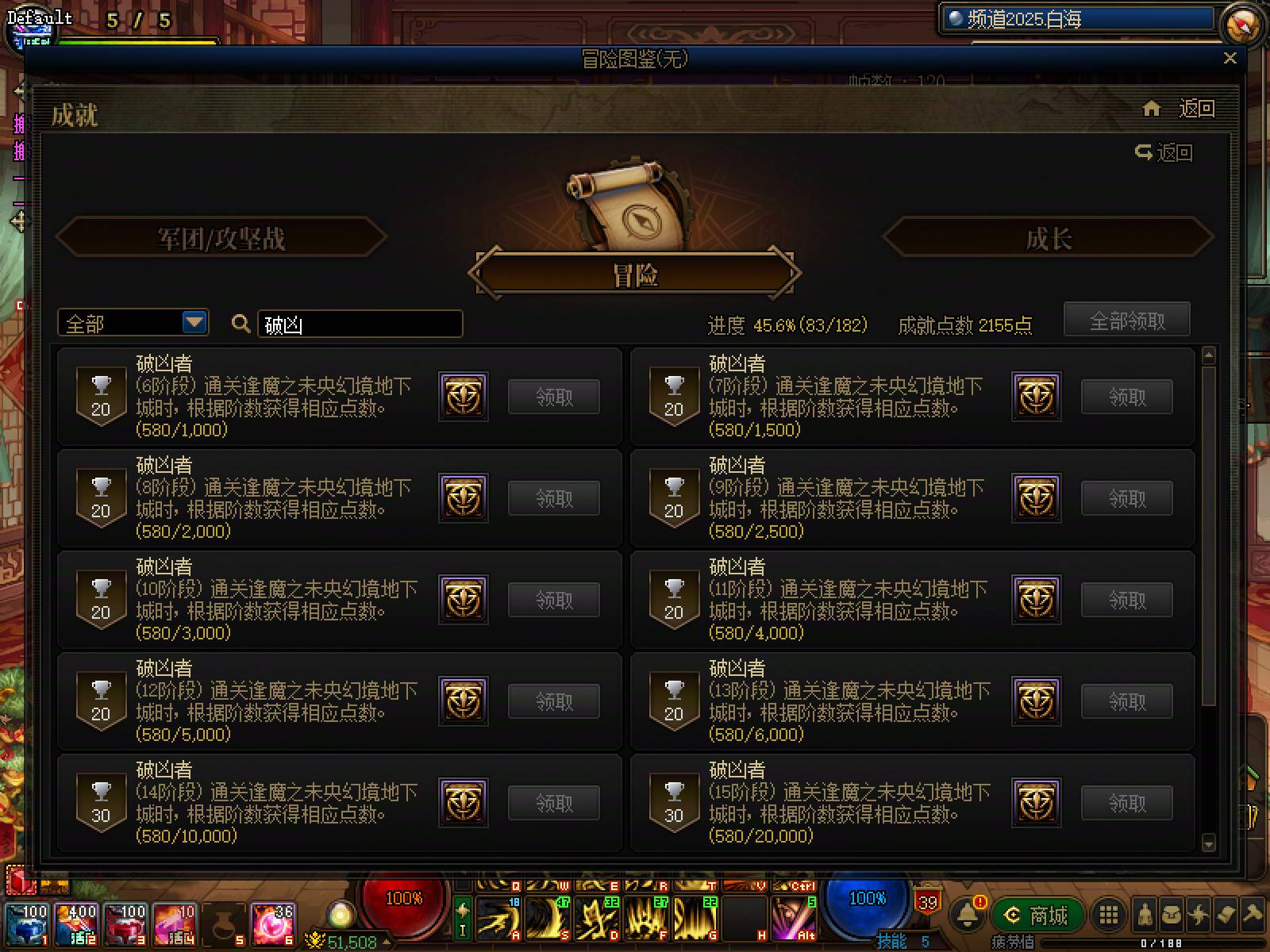Open the 全部 filter dropdown

(132, 323)
